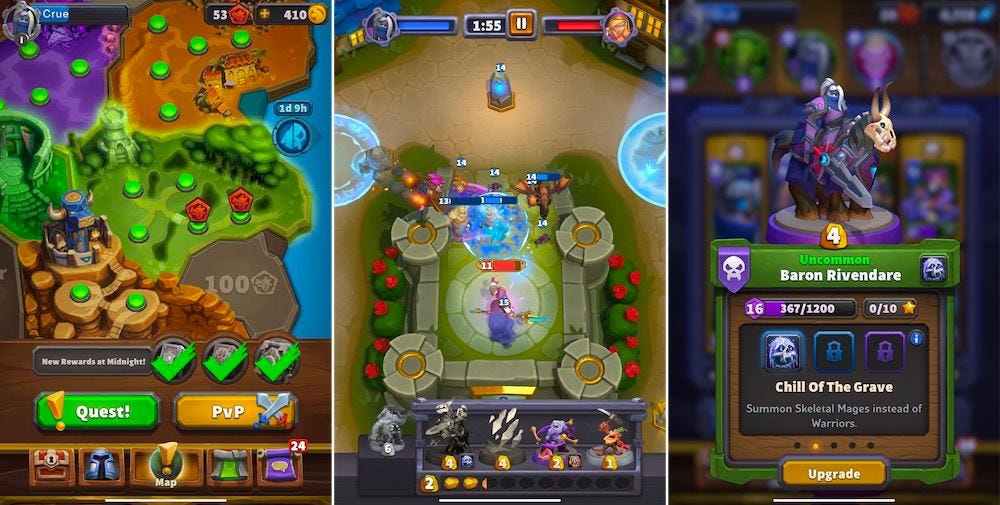Upgrade Baron Rivendare

(833, 472)
